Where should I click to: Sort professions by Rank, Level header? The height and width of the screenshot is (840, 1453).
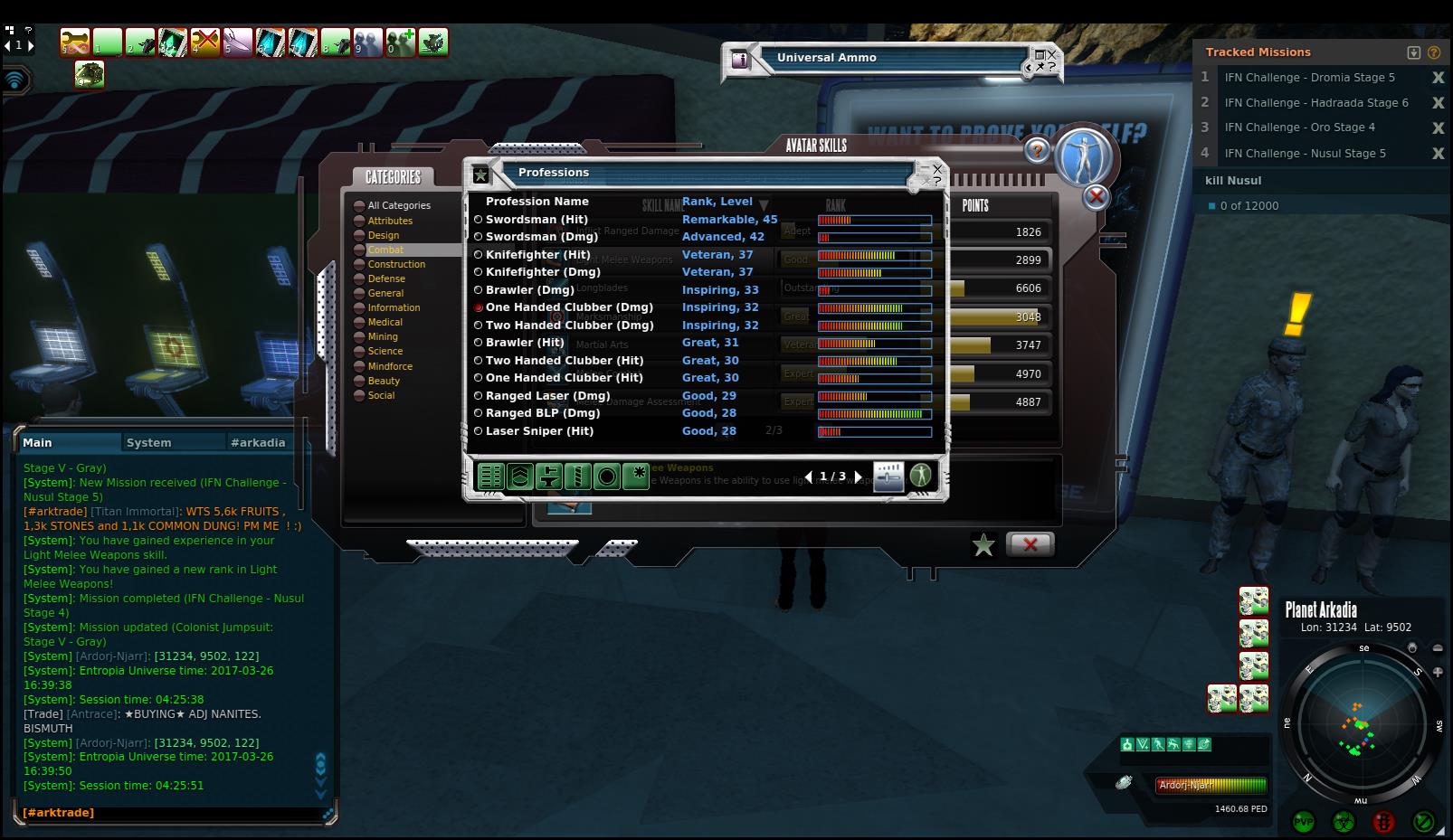click(x=717, y=202)
